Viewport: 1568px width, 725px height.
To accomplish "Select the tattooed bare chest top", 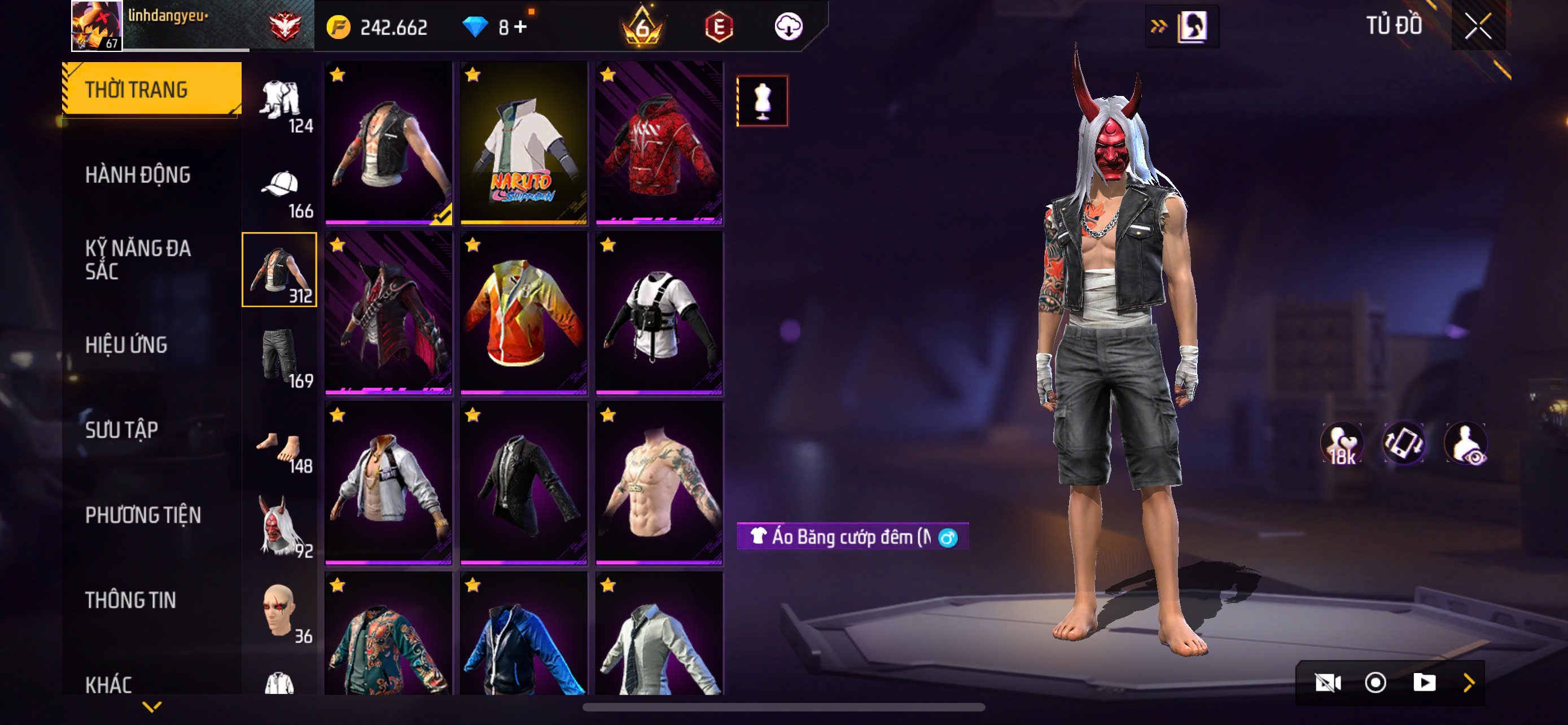I will 659,483.
